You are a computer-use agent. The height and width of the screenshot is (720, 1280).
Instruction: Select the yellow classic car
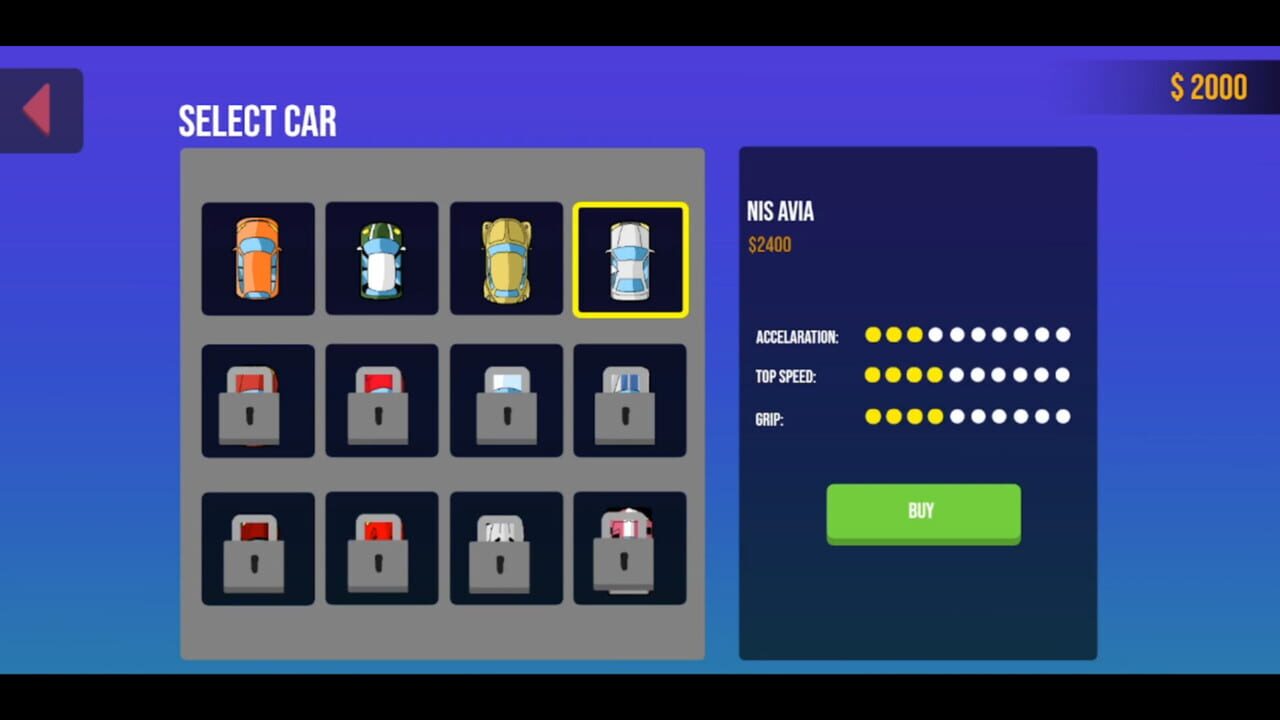click(x=506, y=259)
